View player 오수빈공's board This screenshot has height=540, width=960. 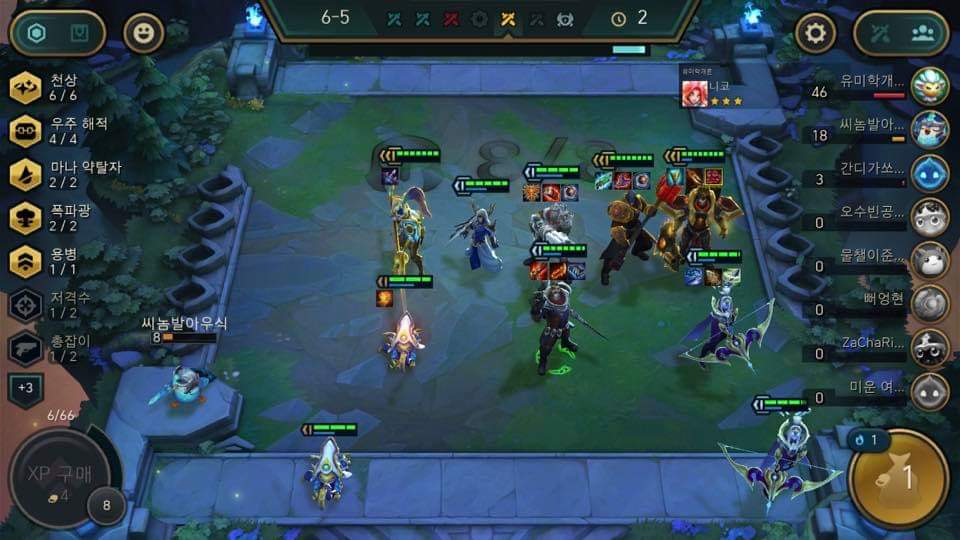tap(929, 215)
